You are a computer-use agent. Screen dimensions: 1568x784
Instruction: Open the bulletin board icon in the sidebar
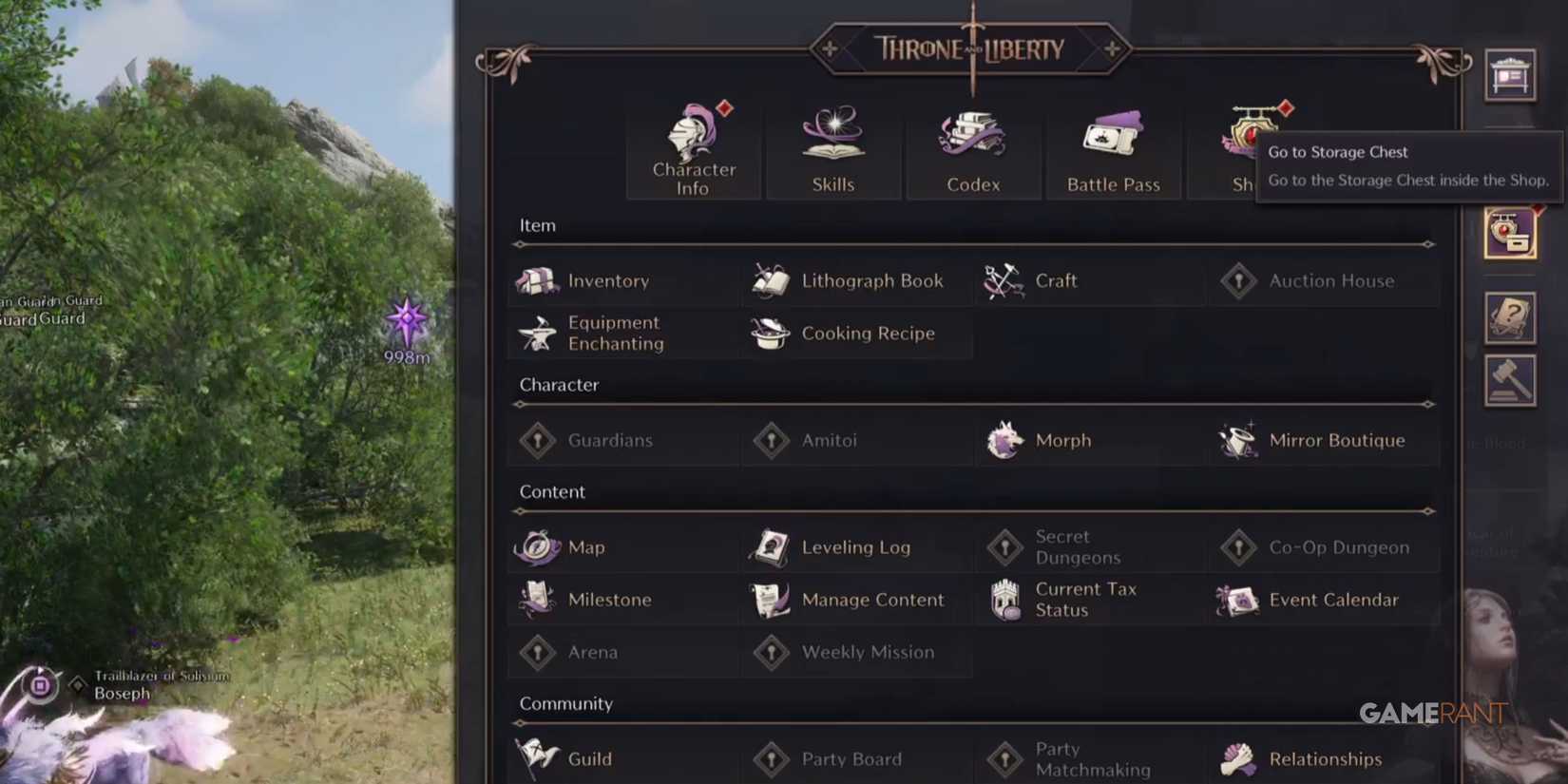point(1509,75)
